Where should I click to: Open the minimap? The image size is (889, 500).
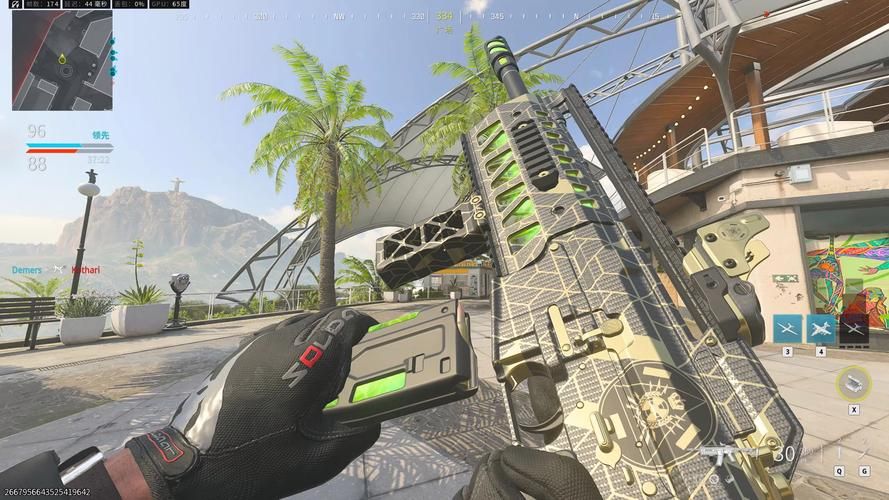62,60
